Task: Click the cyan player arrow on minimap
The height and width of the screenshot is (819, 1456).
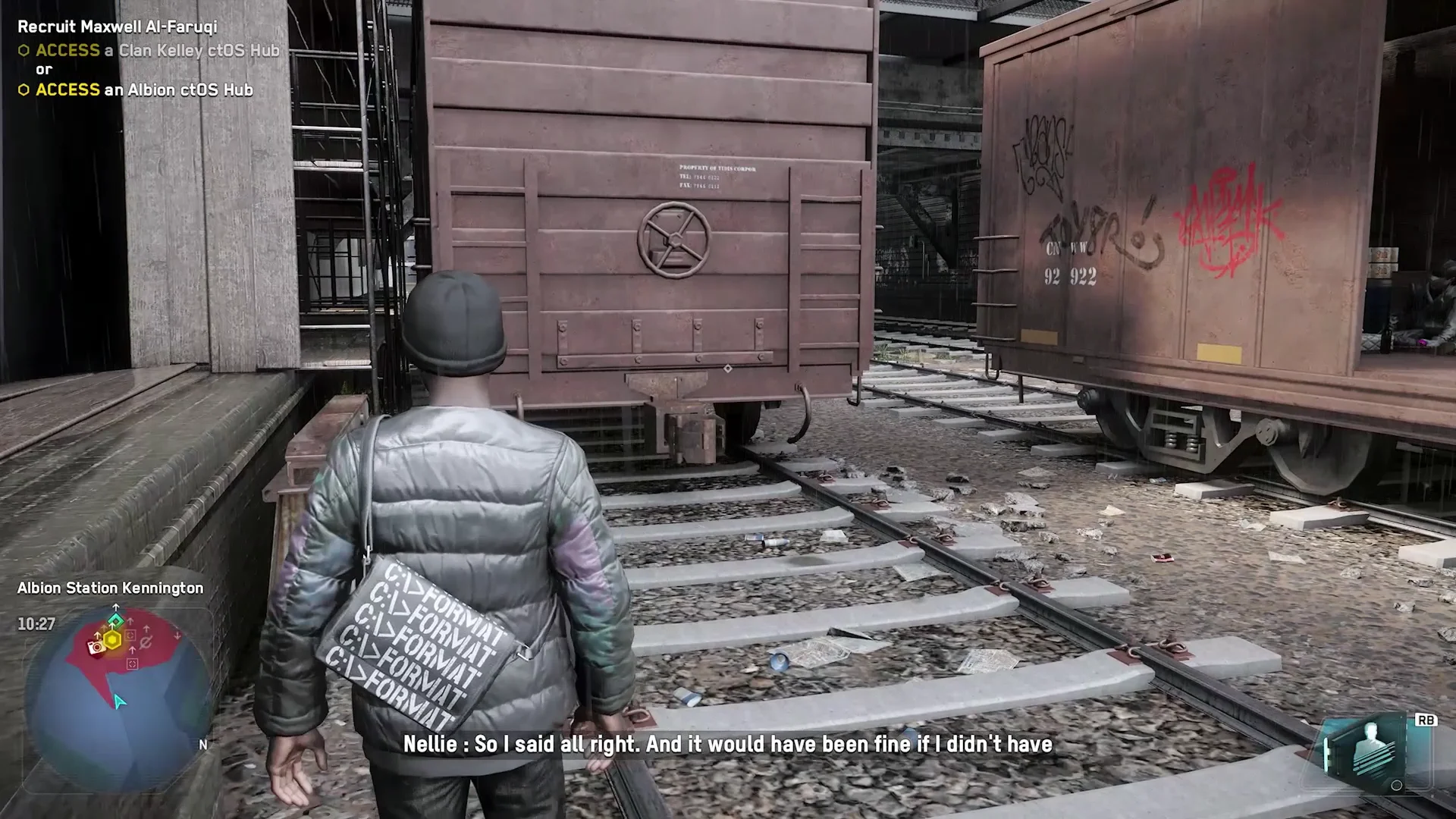Action: click(x=119, y=701)
